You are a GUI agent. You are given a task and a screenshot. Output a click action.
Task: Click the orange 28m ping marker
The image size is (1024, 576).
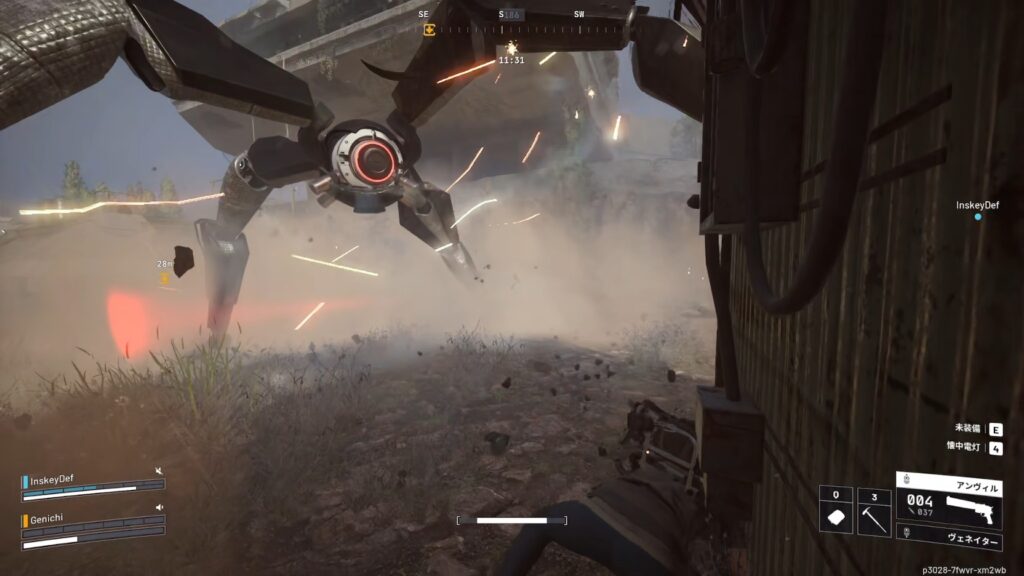click(166, 278)
